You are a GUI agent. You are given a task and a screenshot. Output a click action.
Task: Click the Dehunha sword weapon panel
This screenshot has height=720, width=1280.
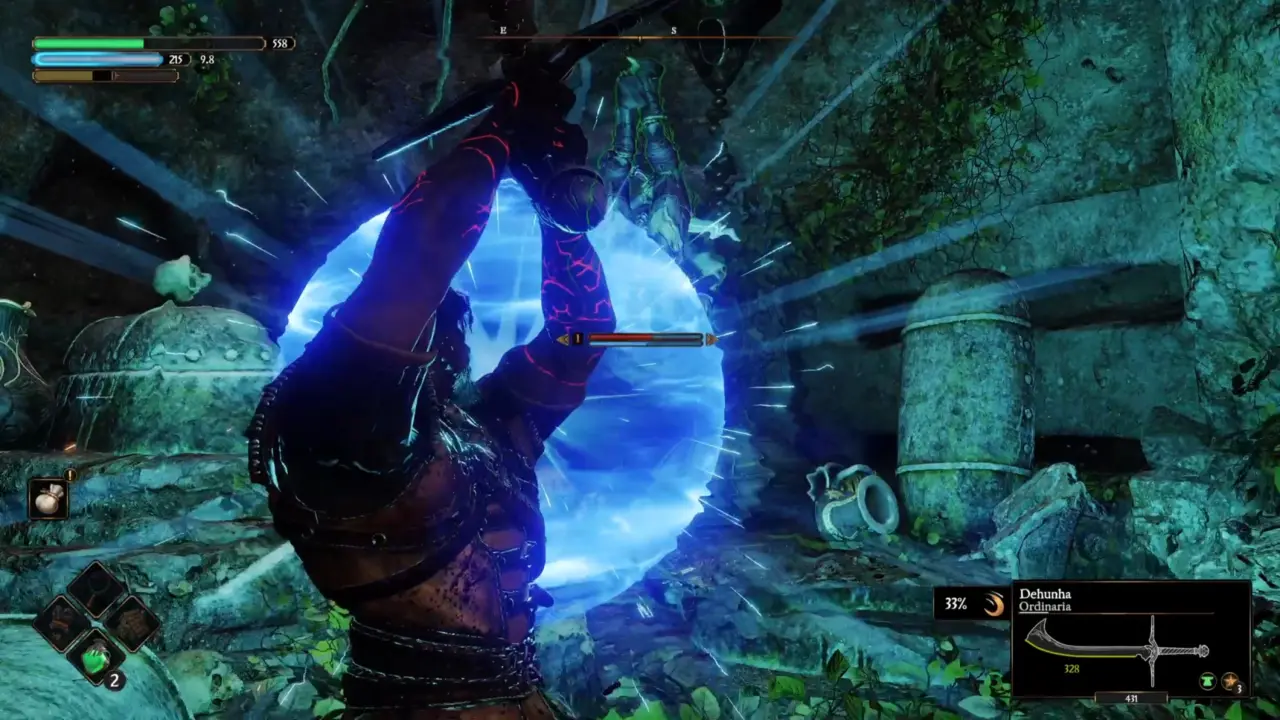pyautogui.click(x=1130, y=640)
